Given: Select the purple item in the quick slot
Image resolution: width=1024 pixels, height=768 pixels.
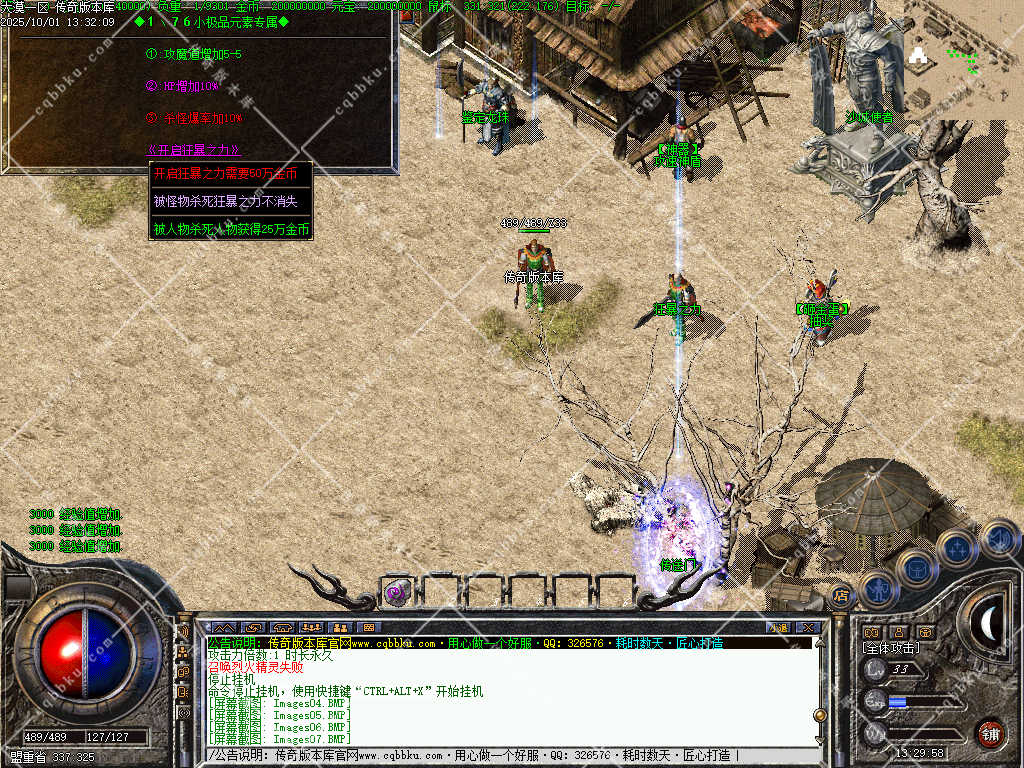Looking at the screenshot, I should pos(397,593).
